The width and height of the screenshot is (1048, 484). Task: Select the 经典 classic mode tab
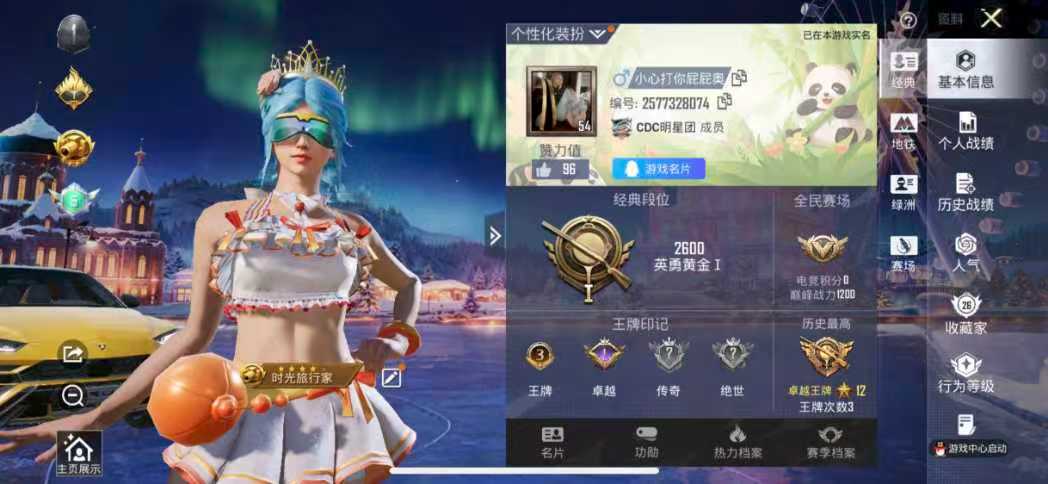903,70
